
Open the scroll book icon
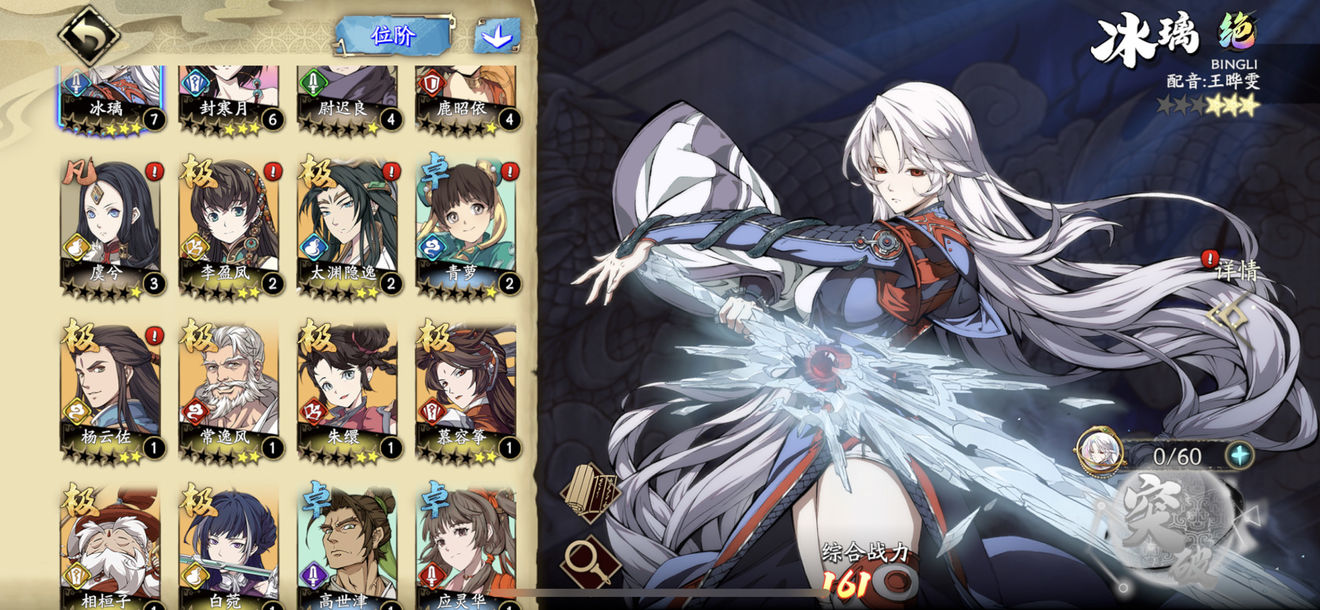pos(588,490)
